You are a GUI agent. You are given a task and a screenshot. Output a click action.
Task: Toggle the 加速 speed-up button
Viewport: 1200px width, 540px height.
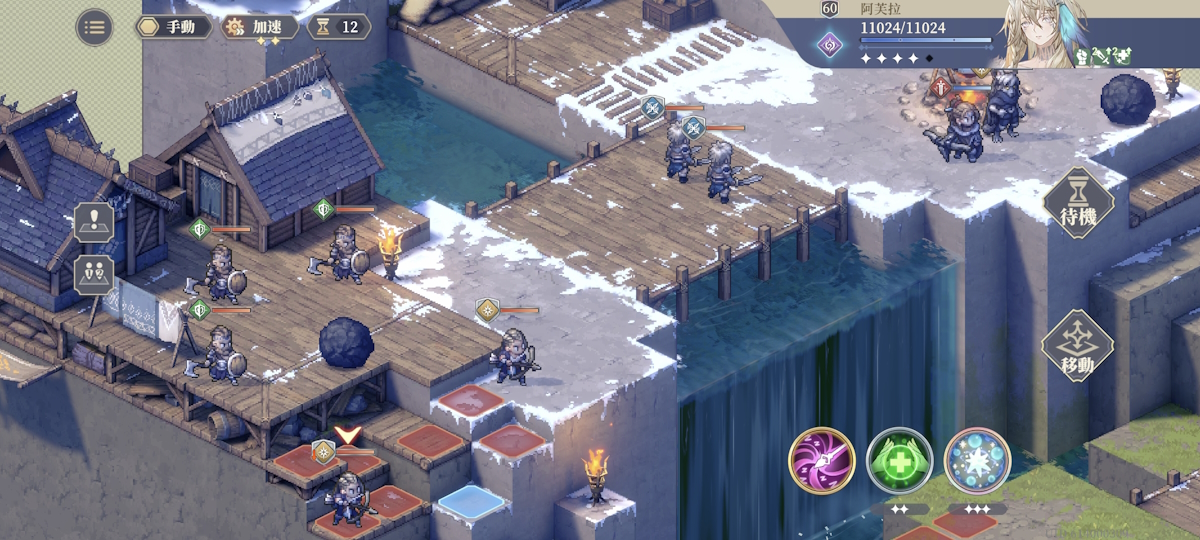[260, 27]
